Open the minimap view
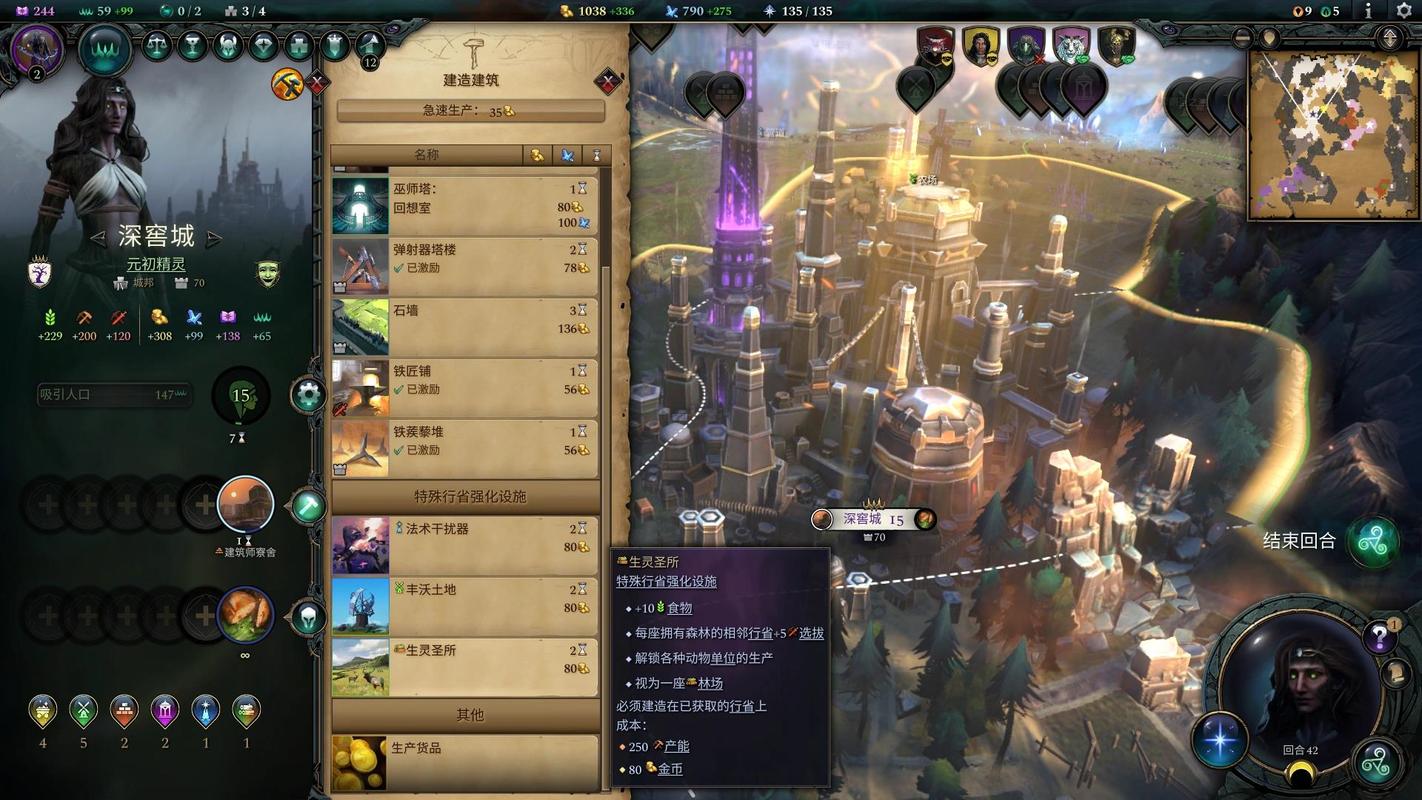 [x=1333, y=134]
